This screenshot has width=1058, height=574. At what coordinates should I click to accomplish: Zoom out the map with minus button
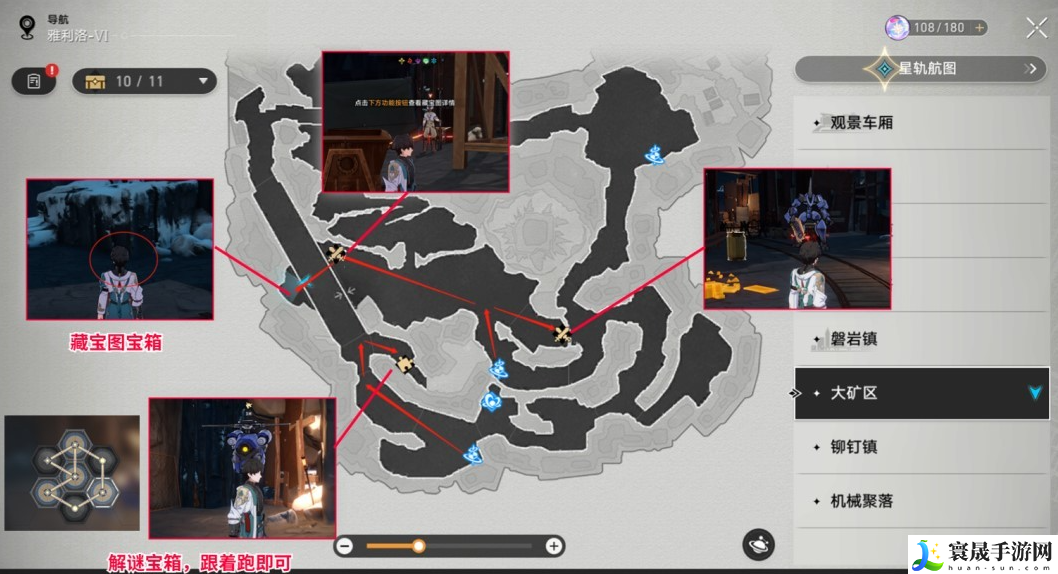pos(345,546)
